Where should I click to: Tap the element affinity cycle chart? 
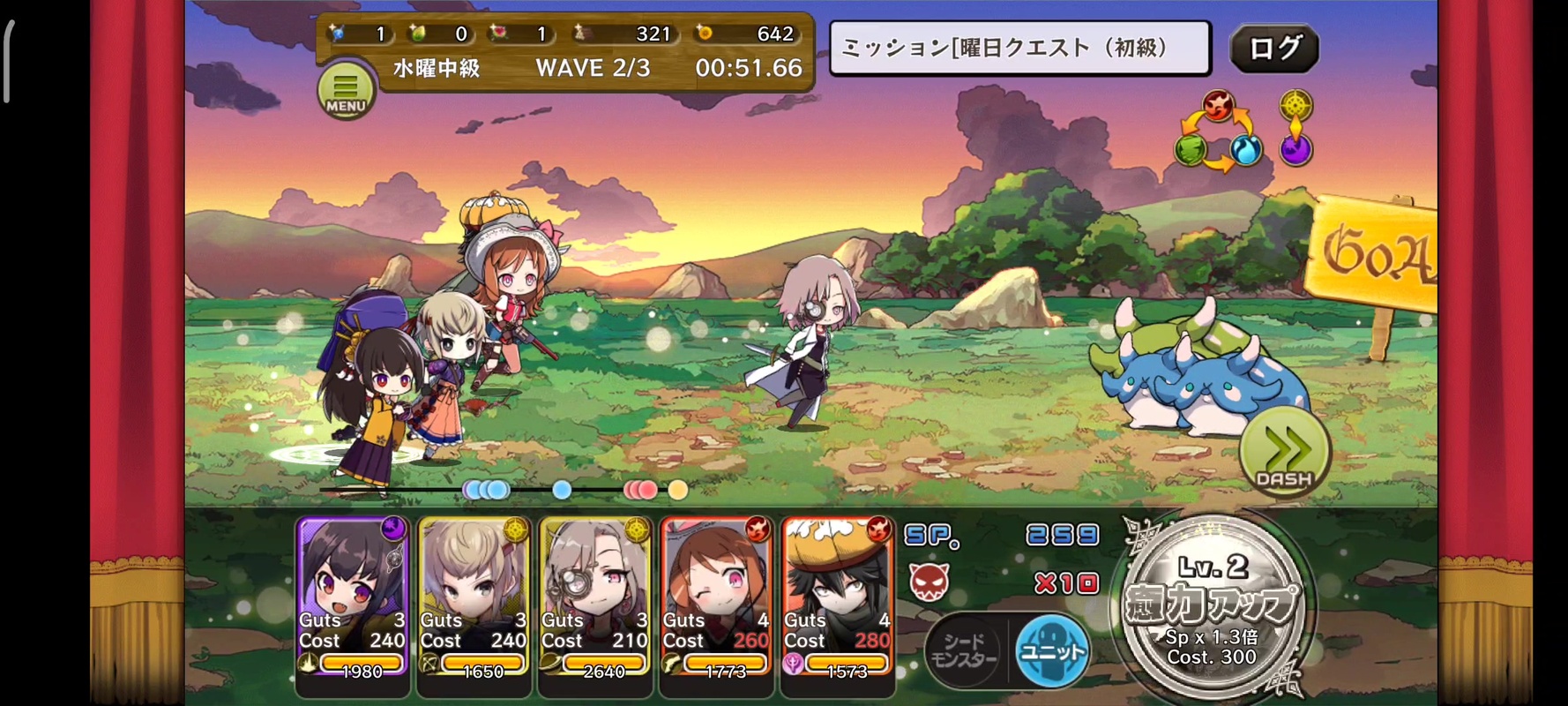coord(1217,132)
